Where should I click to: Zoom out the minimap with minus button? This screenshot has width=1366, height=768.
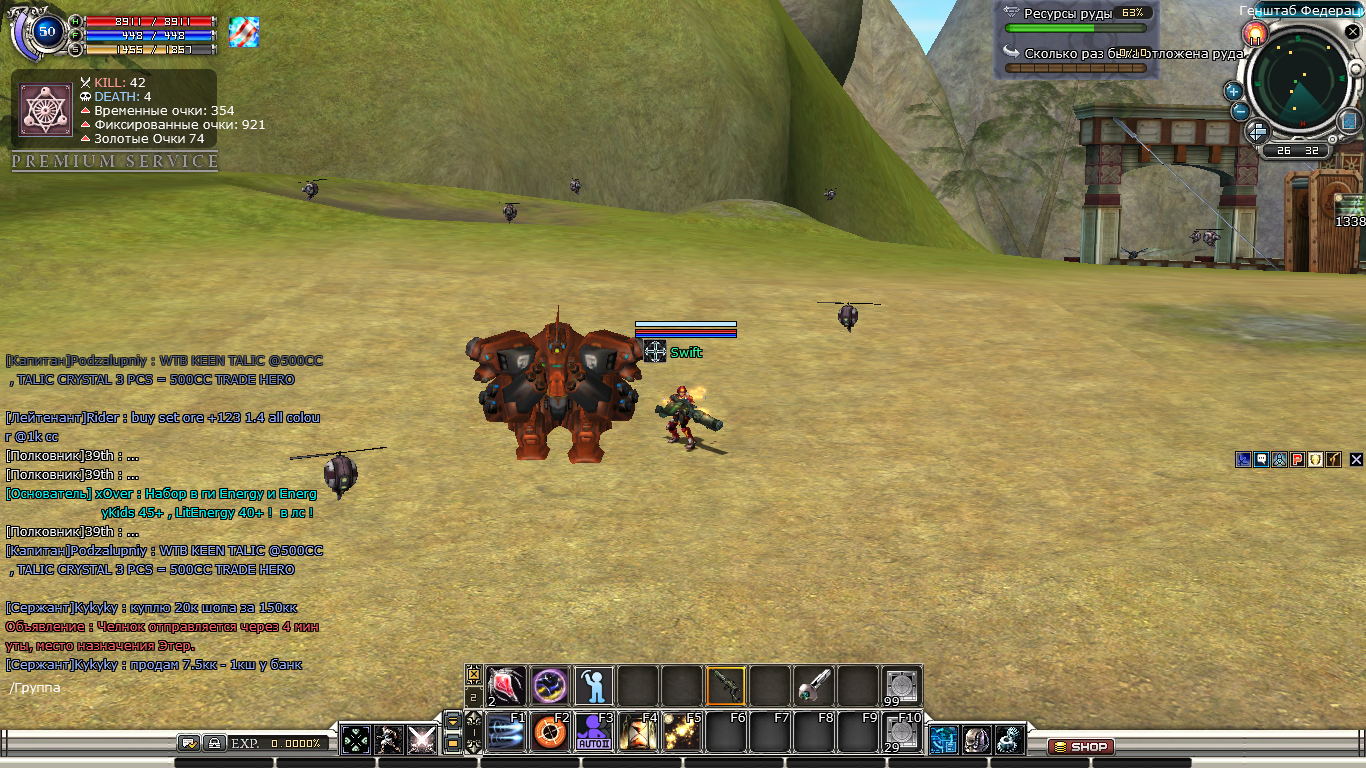point(1240,111)
